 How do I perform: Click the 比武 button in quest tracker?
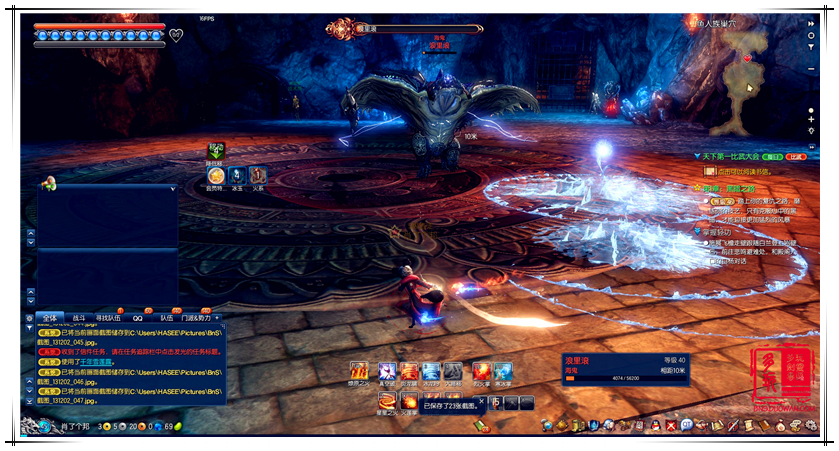[797, 156]
